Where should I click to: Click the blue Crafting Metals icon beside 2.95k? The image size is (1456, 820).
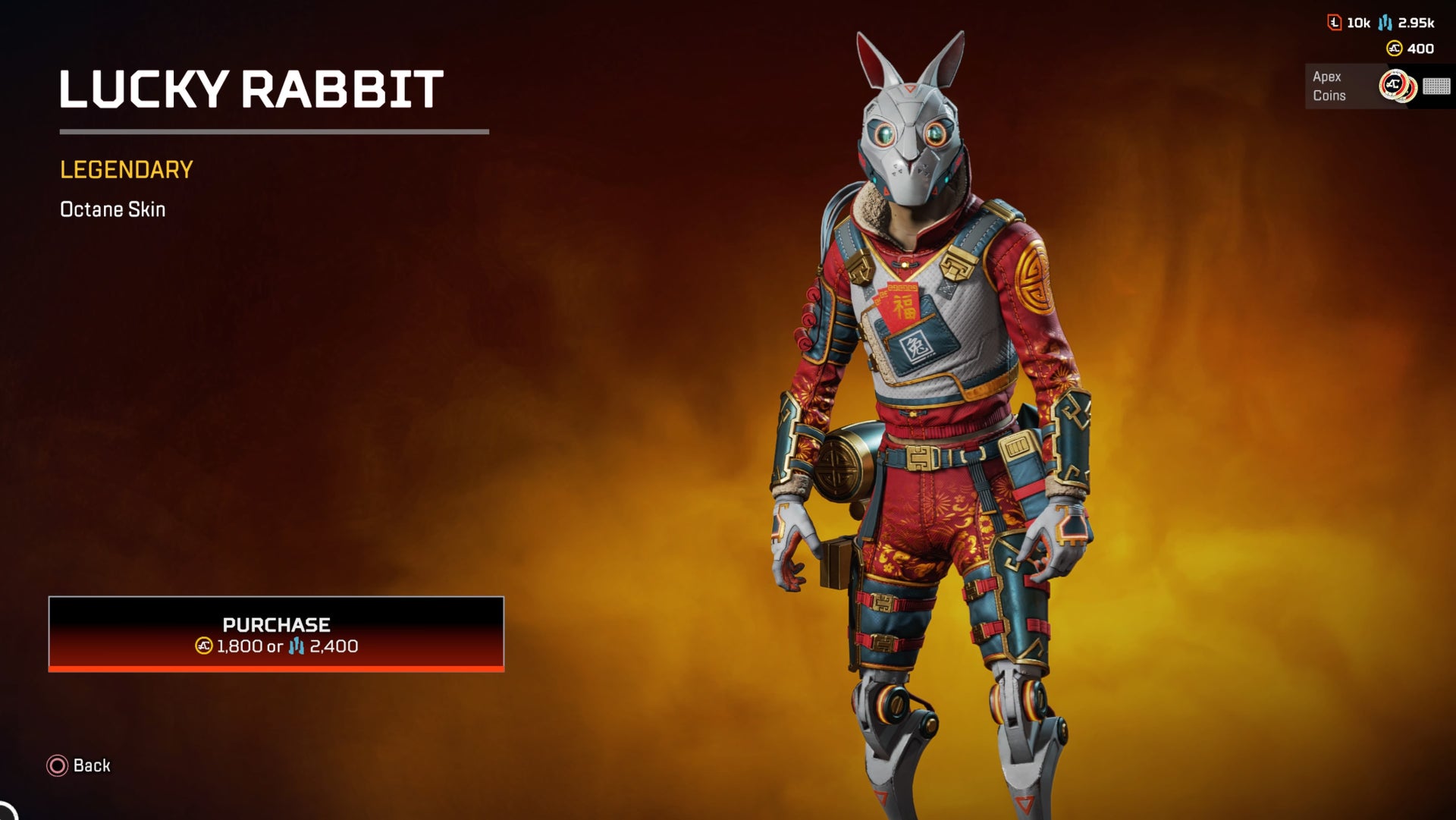(x=1384, y=23)
